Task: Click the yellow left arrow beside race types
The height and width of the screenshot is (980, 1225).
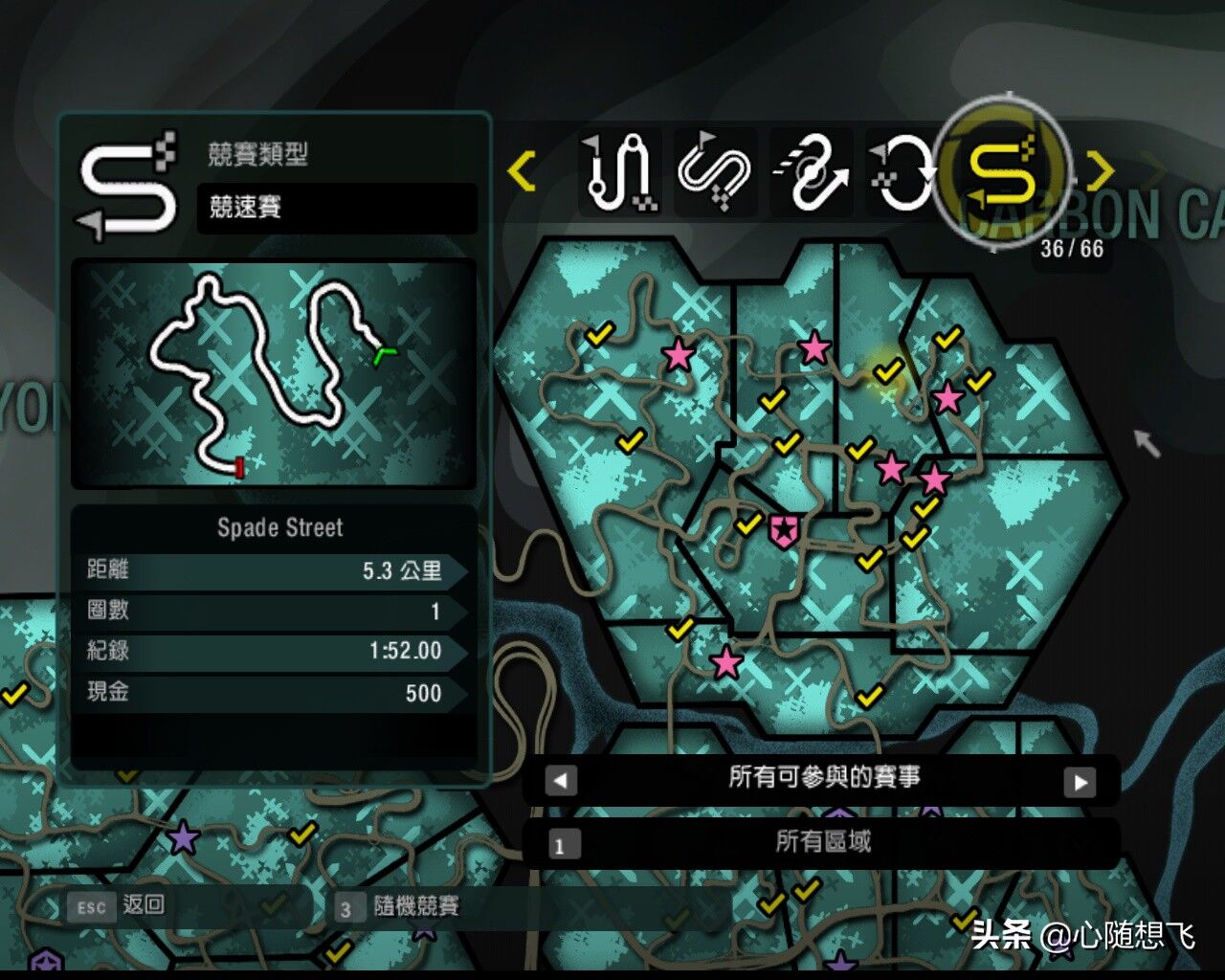Action: pyautogui.click(x=522, y=172)
